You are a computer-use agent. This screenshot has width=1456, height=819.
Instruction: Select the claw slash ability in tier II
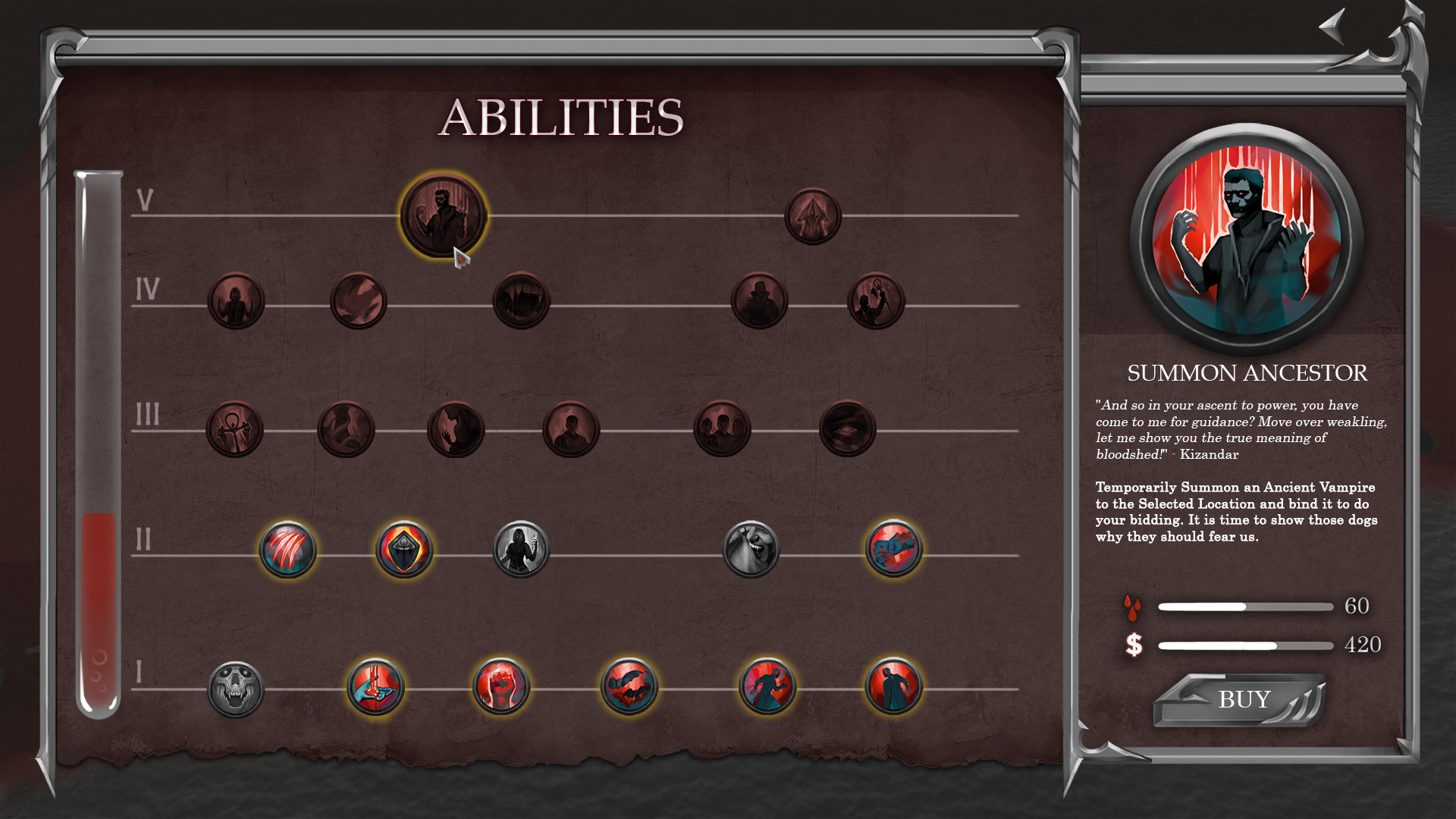288,550
